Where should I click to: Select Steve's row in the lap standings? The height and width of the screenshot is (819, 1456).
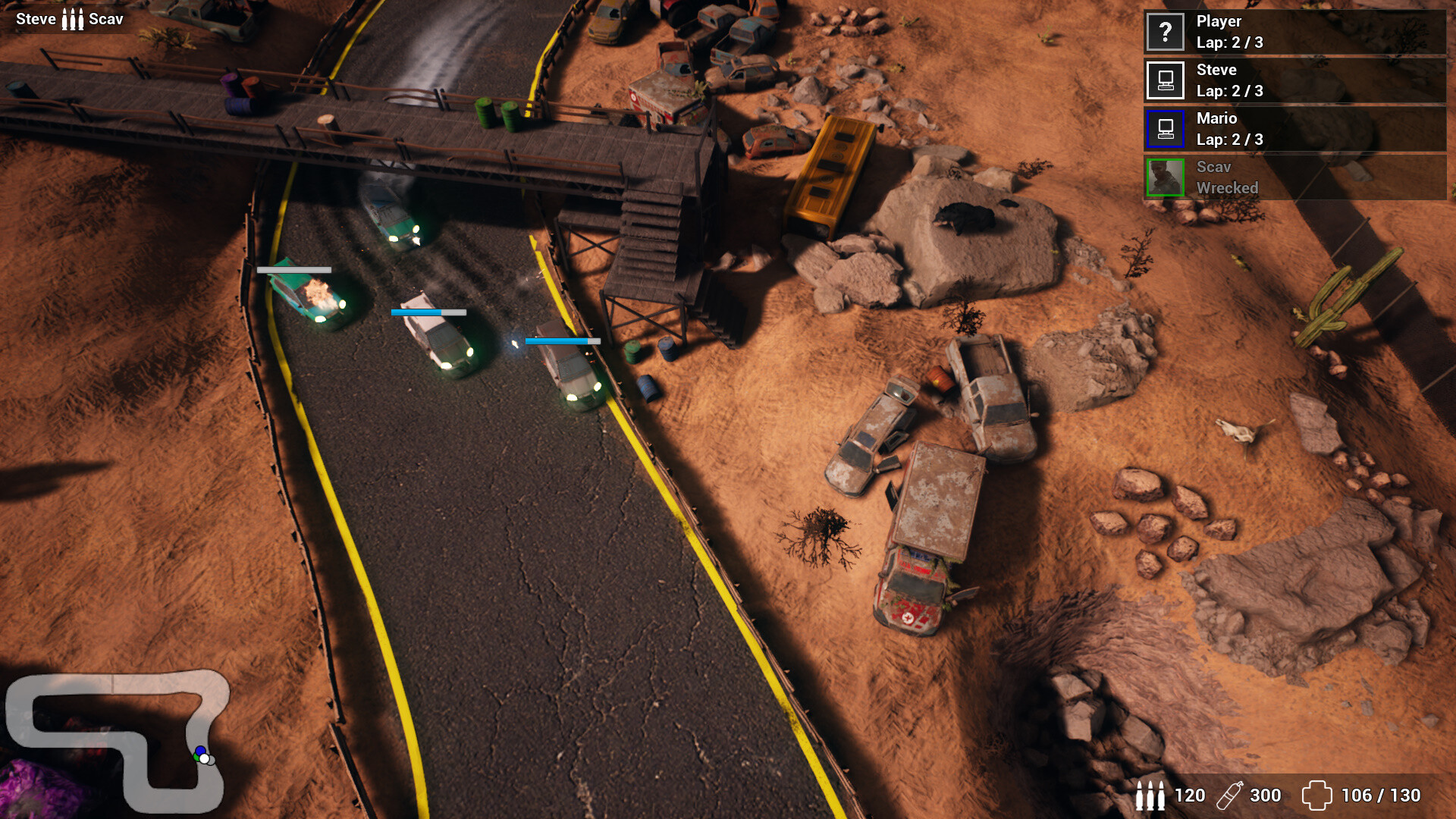click(x=1294, y=80)
